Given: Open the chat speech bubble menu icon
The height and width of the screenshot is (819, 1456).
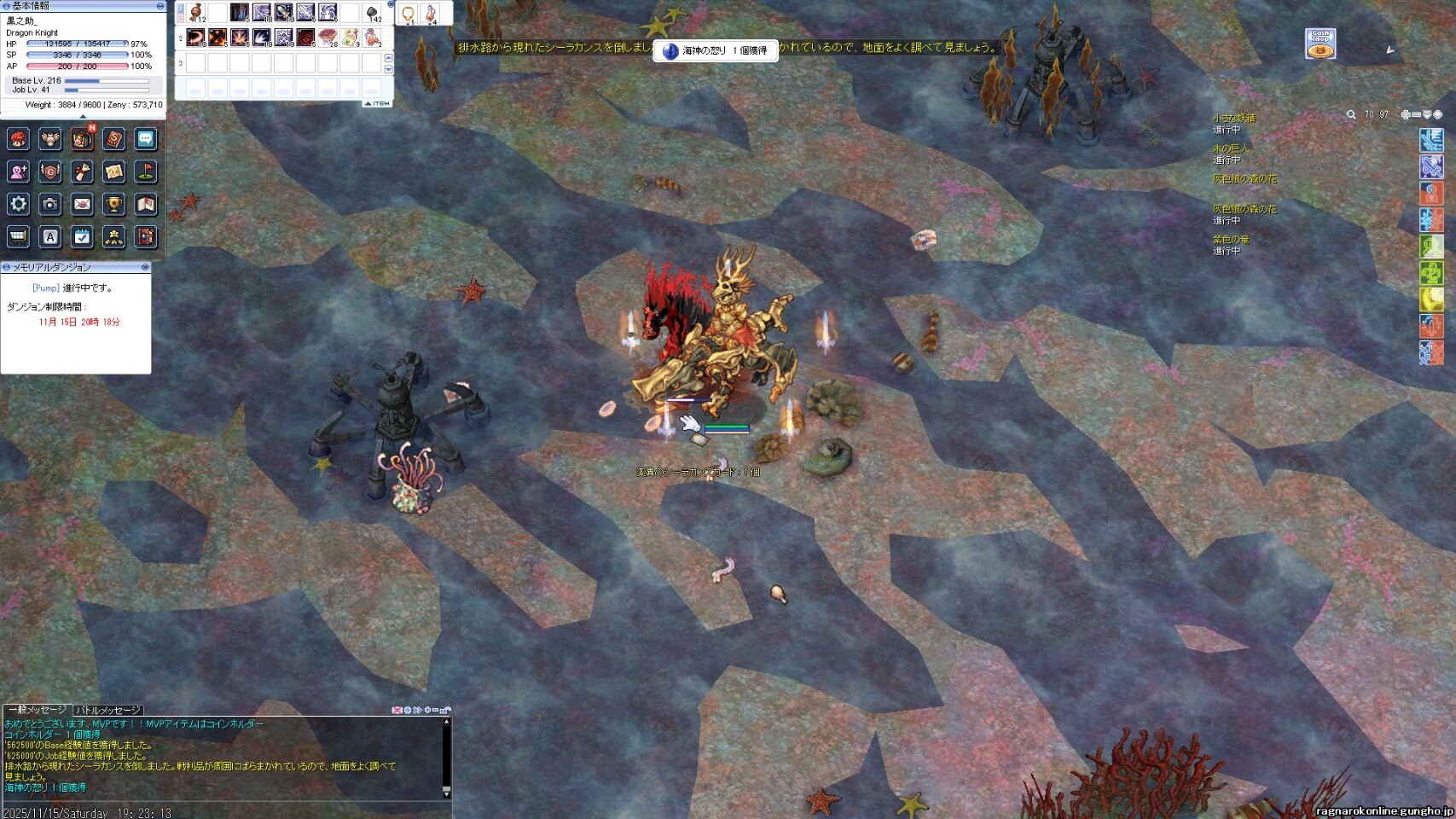Looking at the screenshot, I should [x=146, y=139].
